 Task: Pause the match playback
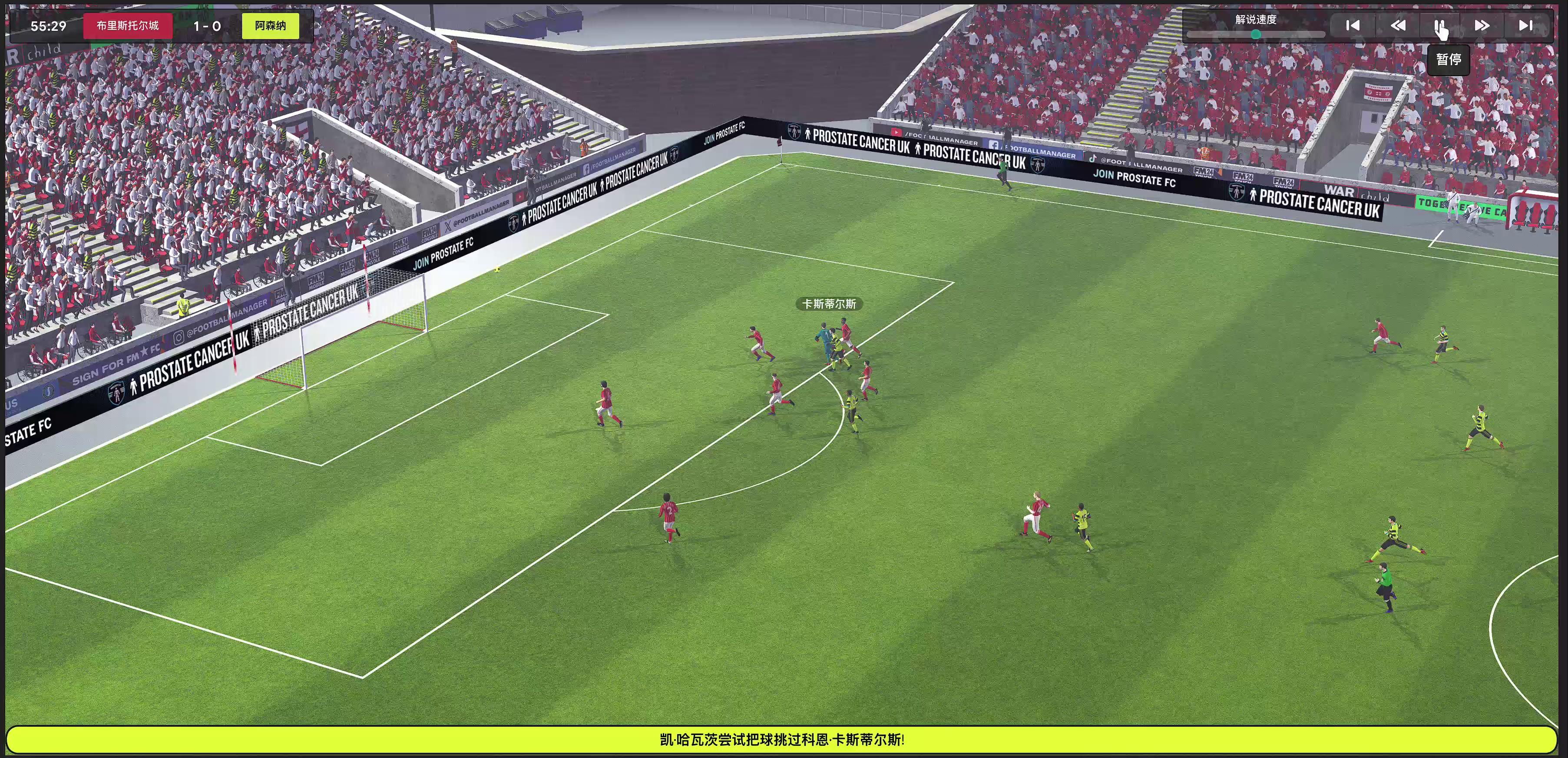(1439, 26)
